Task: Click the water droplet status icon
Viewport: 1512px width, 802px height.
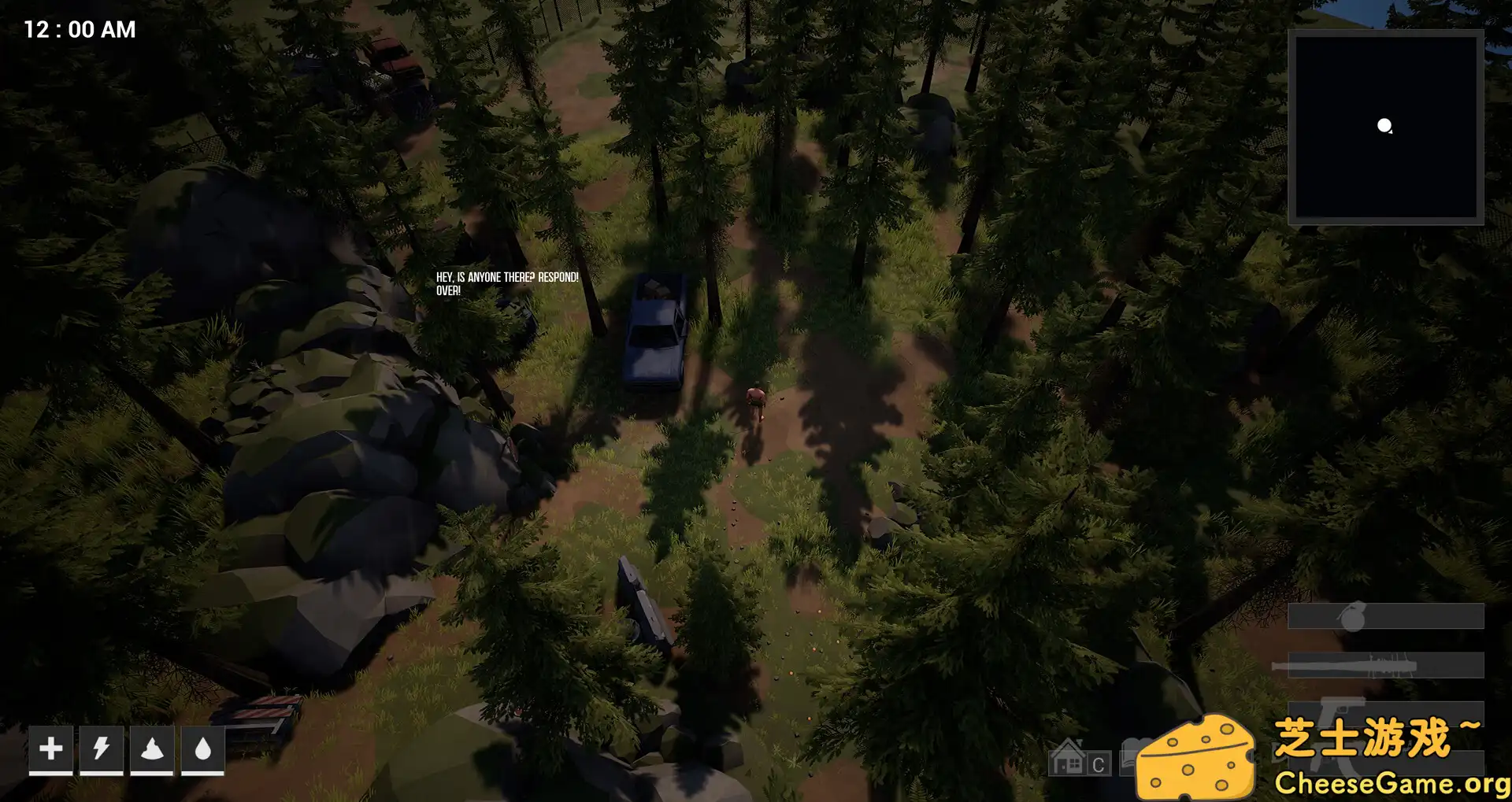Action: (x=203, y=750)
